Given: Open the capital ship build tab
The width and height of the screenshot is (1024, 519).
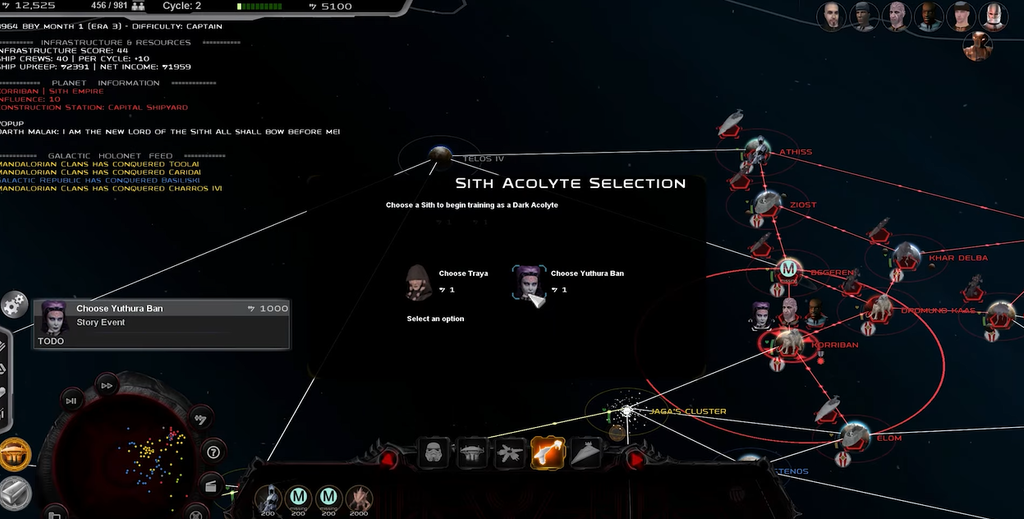Looking at the screenshot, I should (586, 453).
